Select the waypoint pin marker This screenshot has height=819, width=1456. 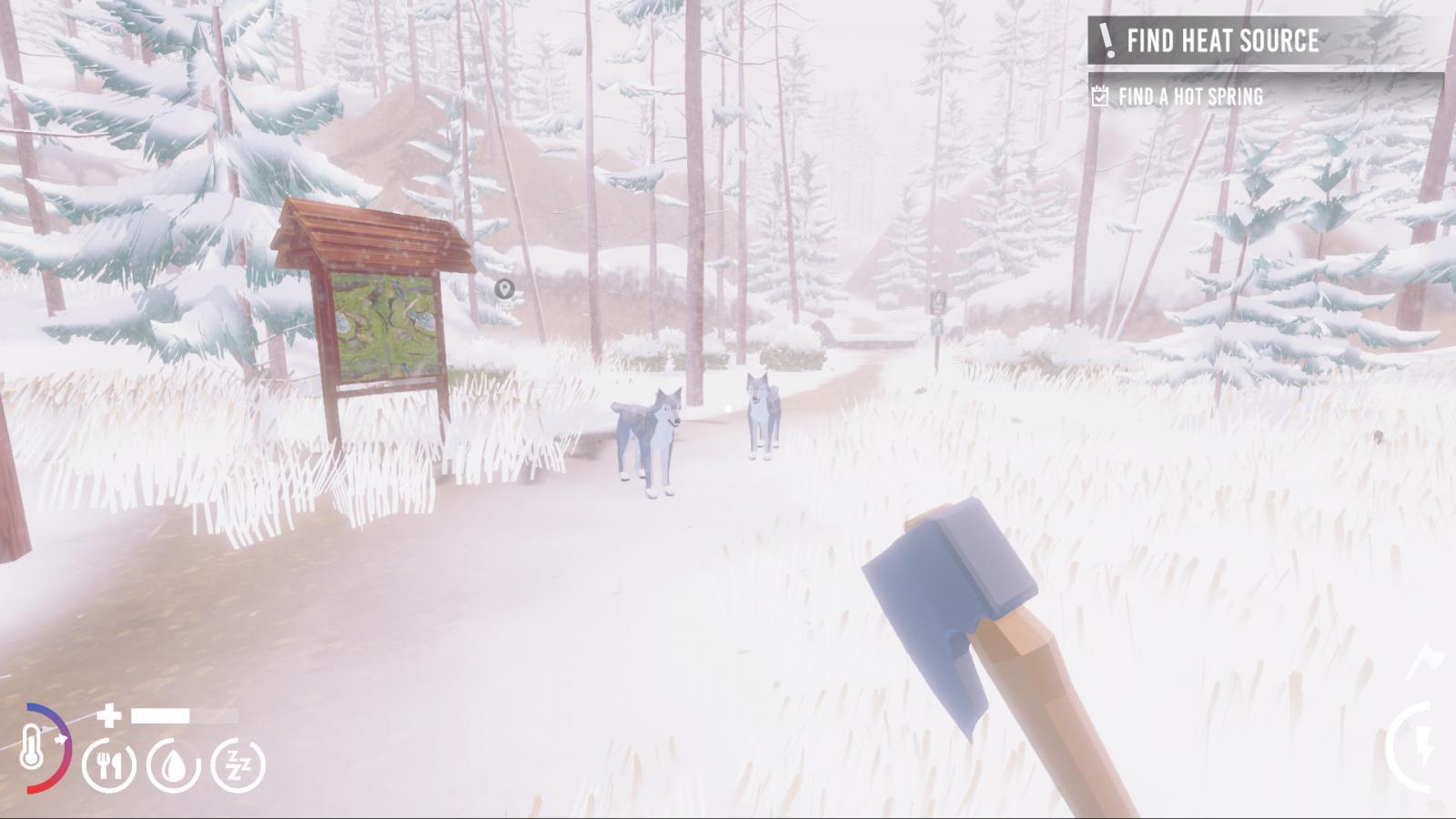point(504,289)
